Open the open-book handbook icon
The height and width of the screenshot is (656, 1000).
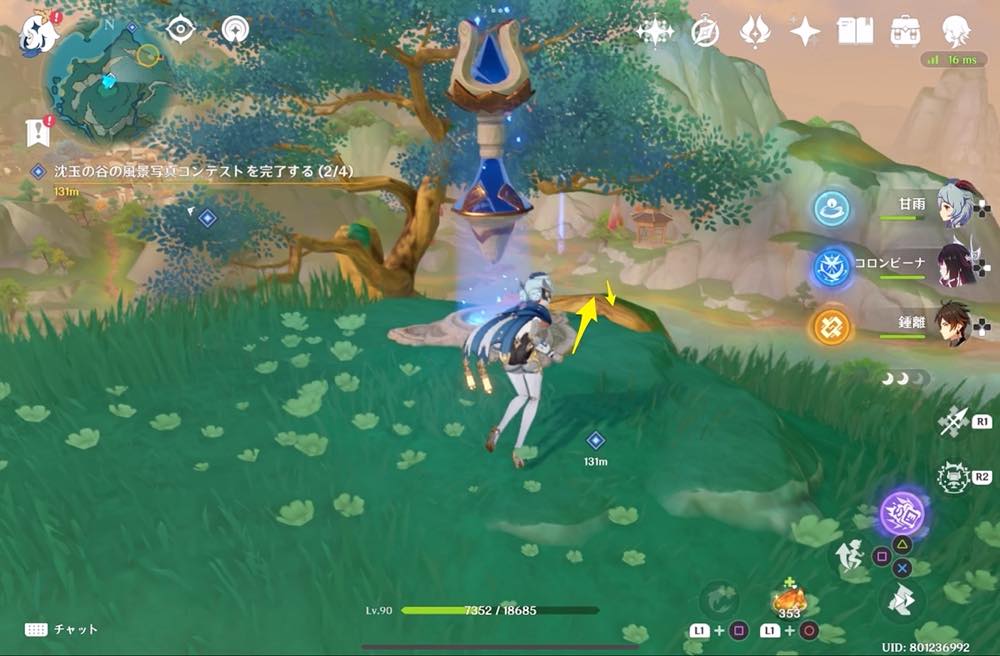coord(855,32)
